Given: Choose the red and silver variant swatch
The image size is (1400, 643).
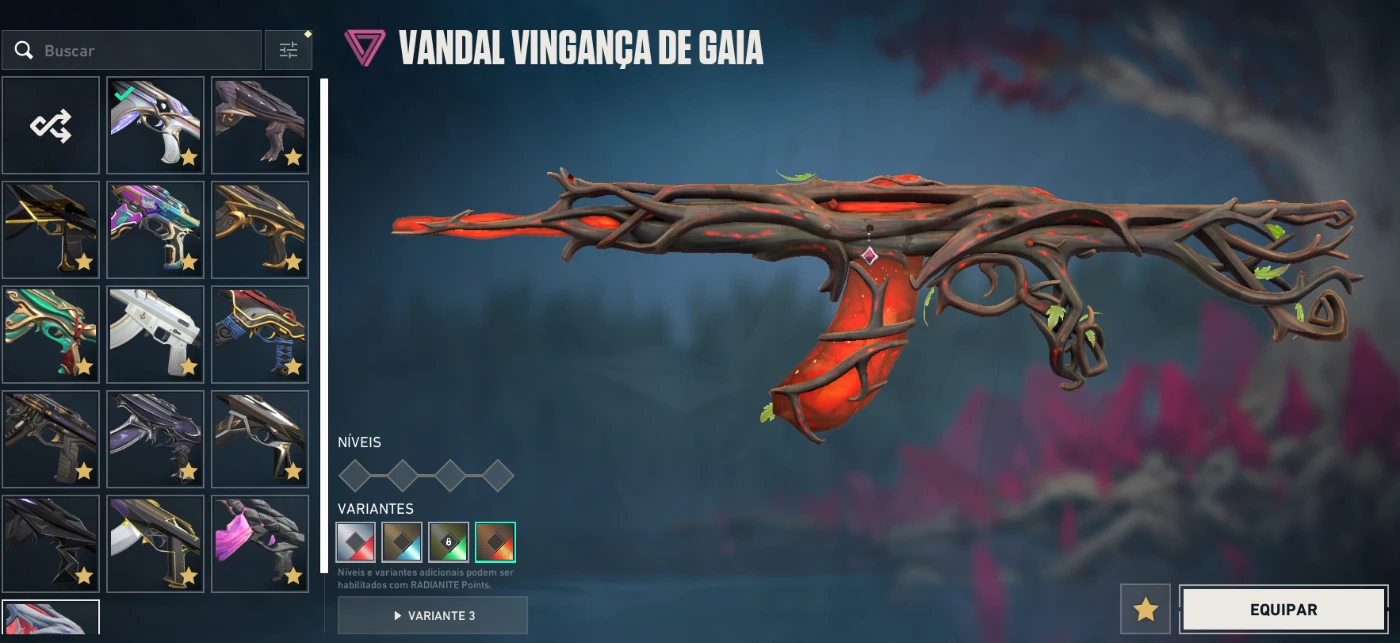Looking at the screenshot, I should [x=356, y=542].
